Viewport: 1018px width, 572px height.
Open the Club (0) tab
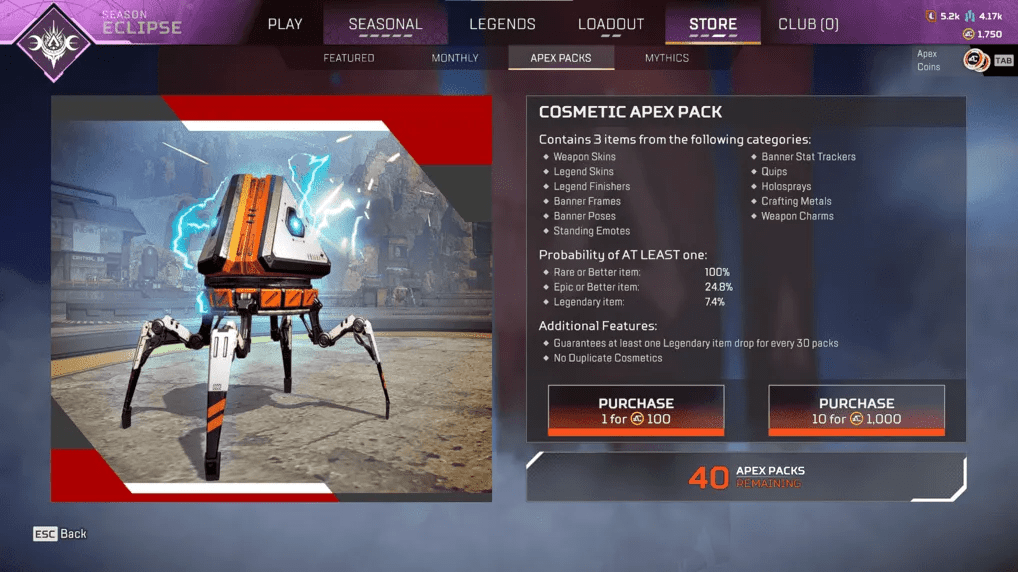tap(808, 24)
